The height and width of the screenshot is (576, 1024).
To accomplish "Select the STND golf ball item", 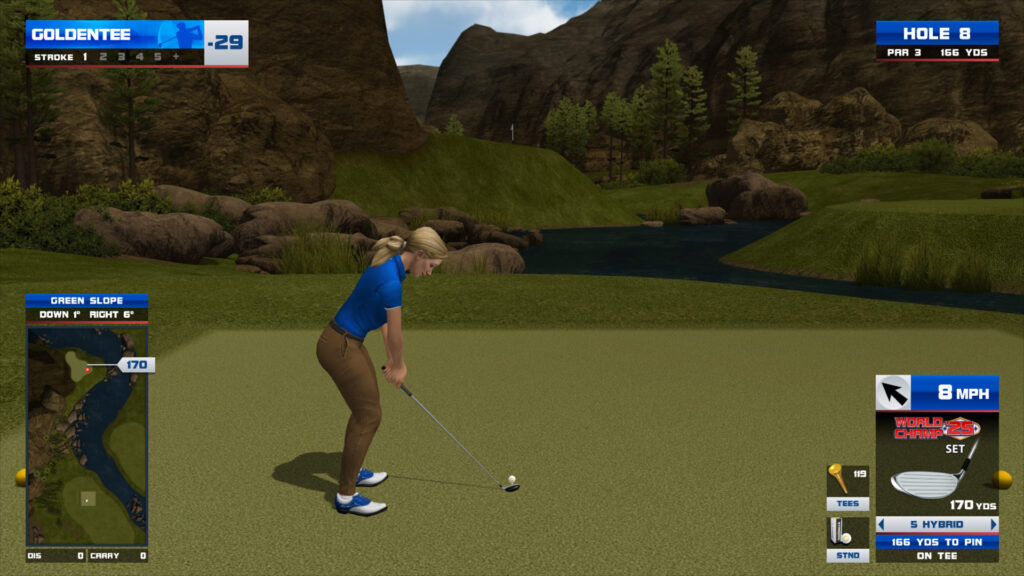I will [x=847, y=539].
